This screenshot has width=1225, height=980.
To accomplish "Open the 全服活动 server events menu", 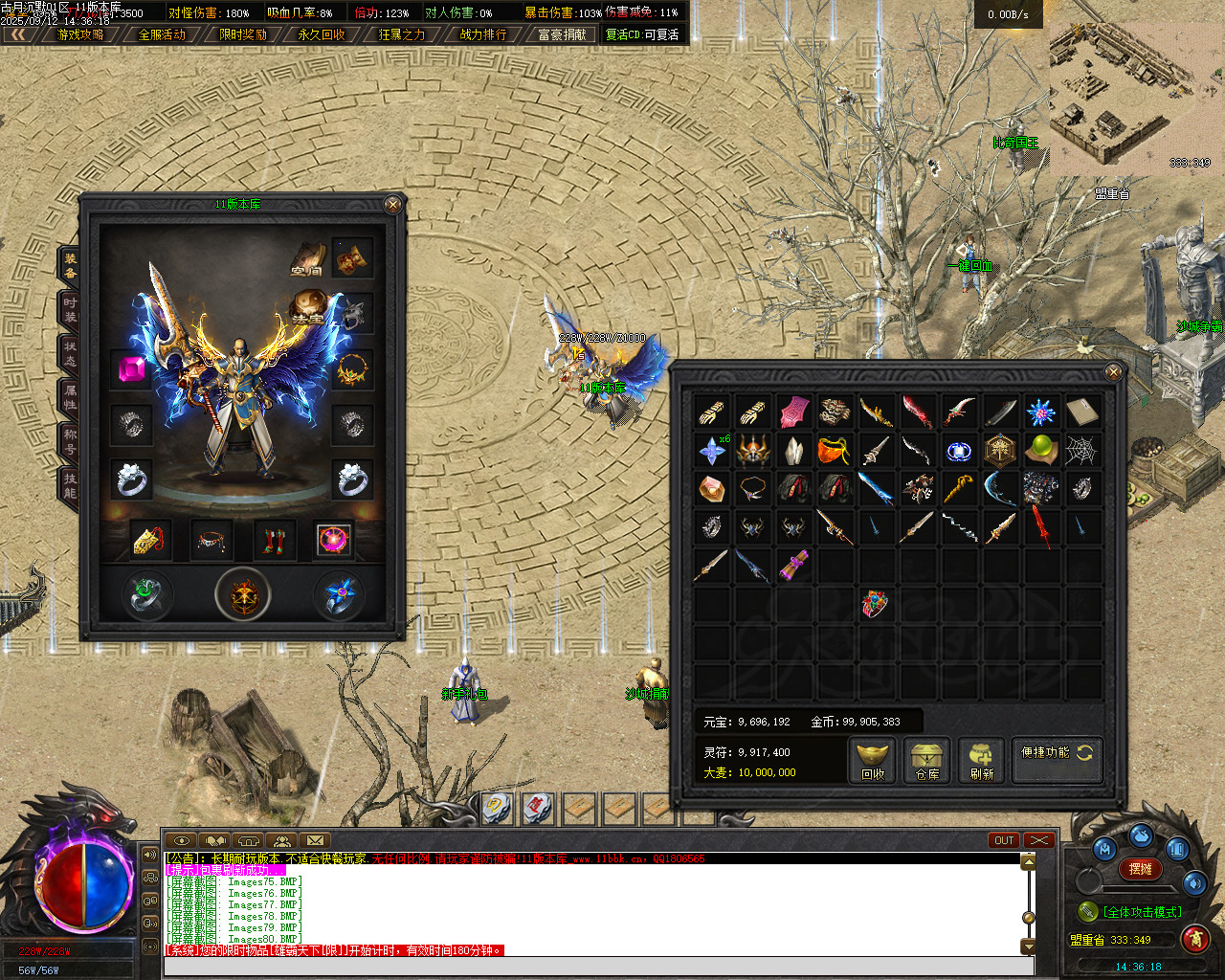I will (x=162, y=34).
